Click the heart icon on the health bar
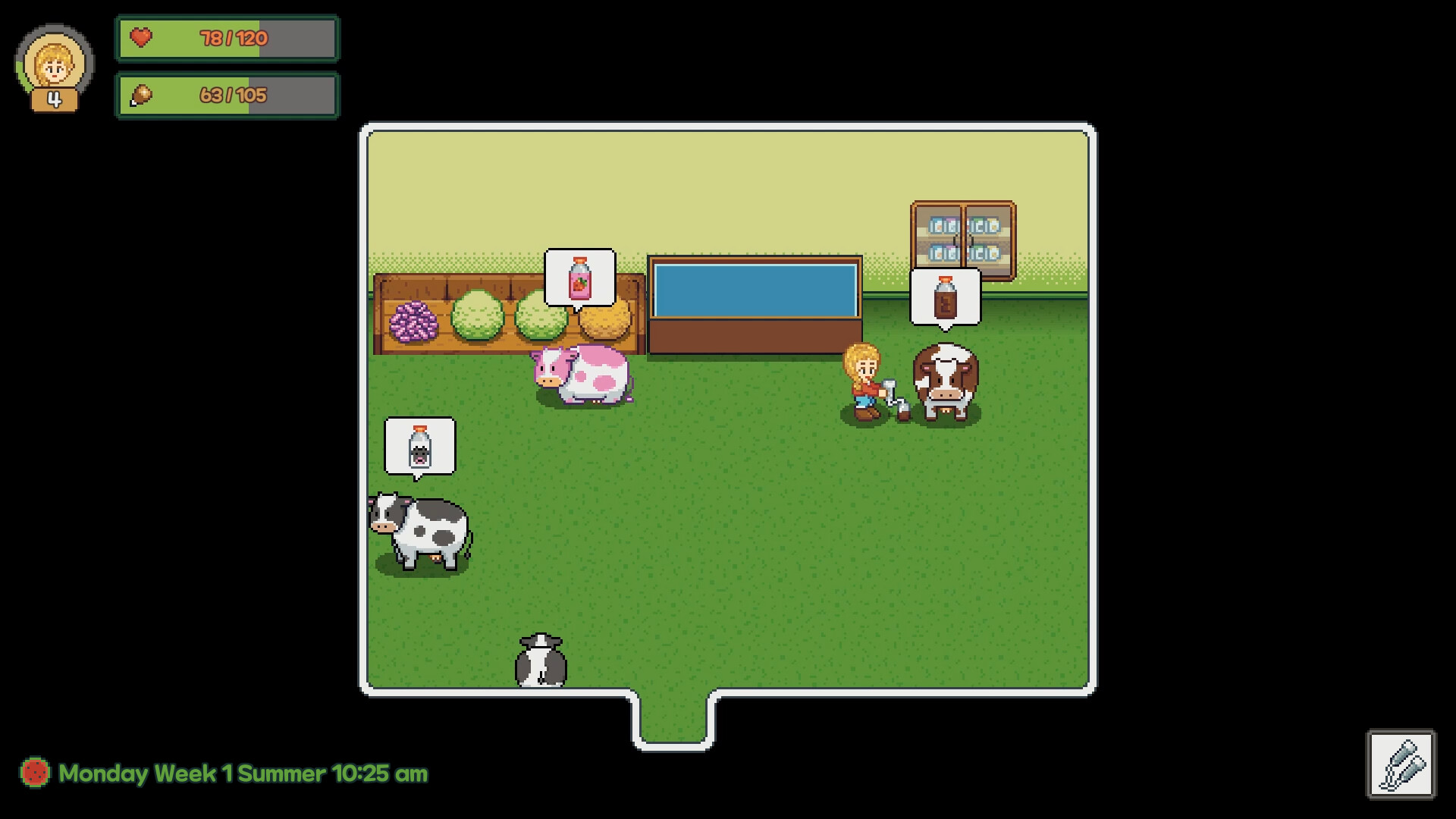Image resolution: width=1456 pixels, height=819 pixels. 140,39
